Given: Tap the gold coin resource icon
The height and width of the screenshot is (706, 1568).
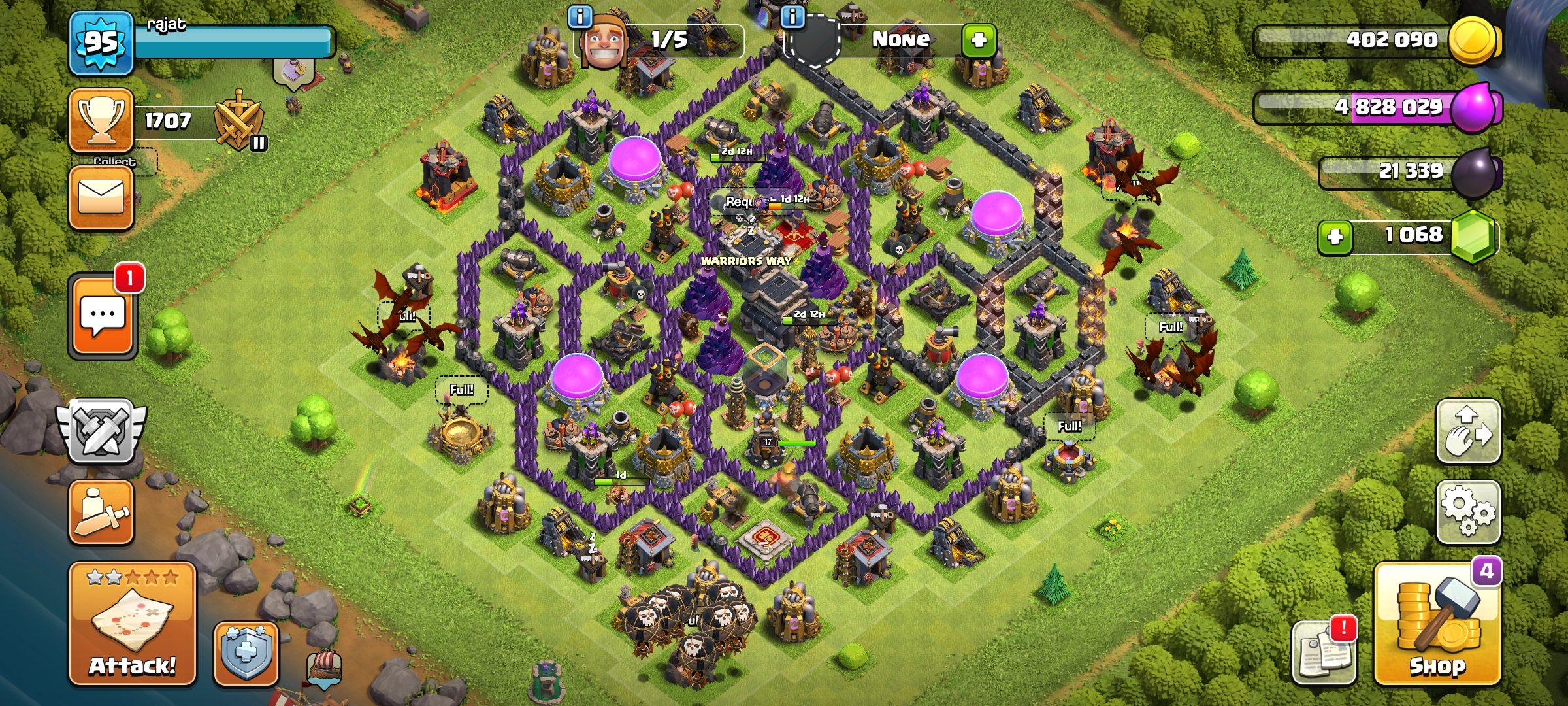Looking at the screenshot, I should 1473,41.
